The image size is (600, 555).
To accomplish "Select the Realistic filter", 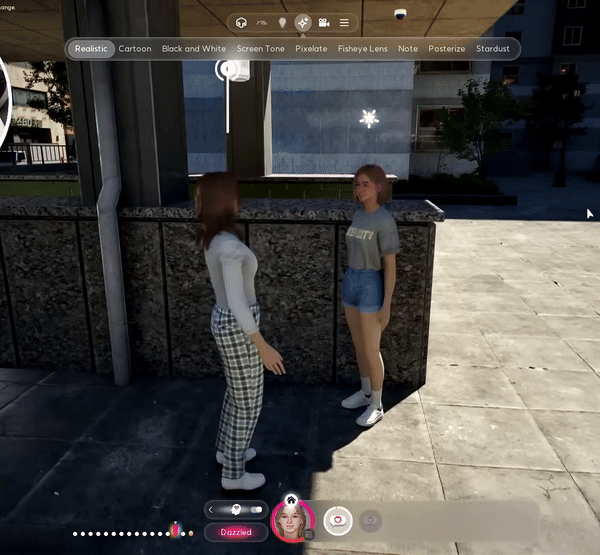I will [91, 49].
